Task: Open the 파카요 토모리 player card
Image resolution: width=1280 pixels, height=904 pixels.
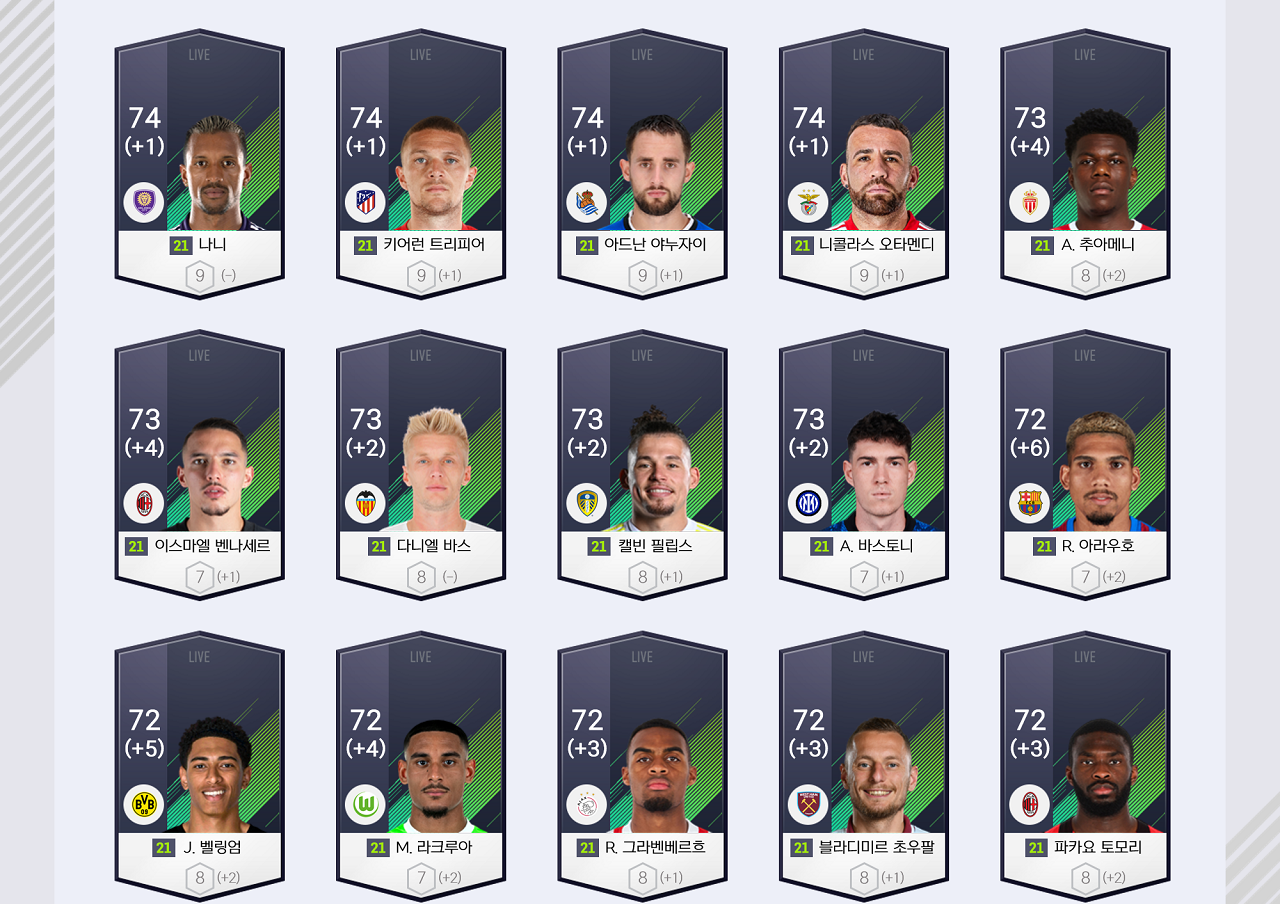Action: point(1085,767)
